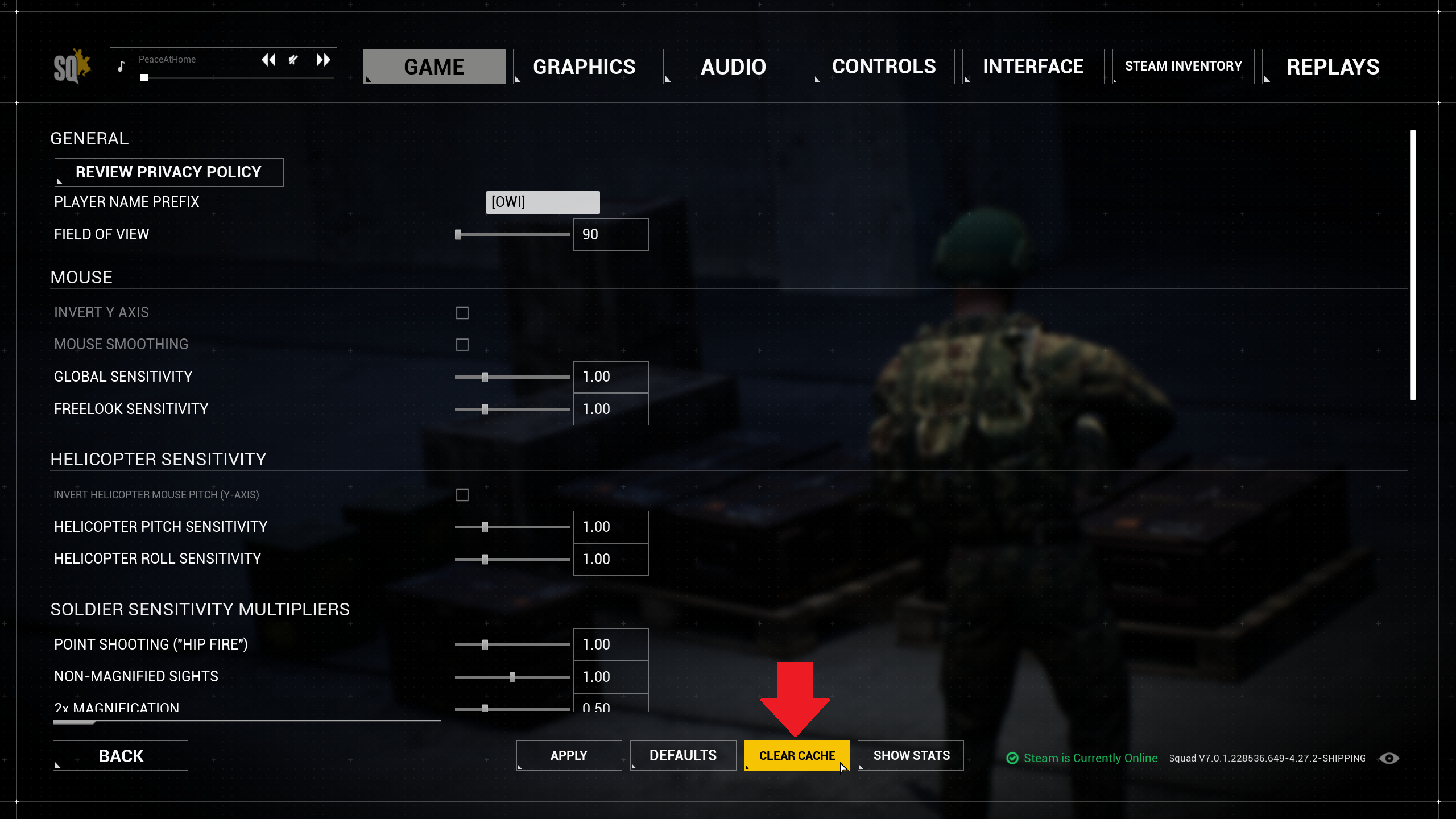Select the Controls tab
The width and height of the screenshot is (1456, 819).
883,67
